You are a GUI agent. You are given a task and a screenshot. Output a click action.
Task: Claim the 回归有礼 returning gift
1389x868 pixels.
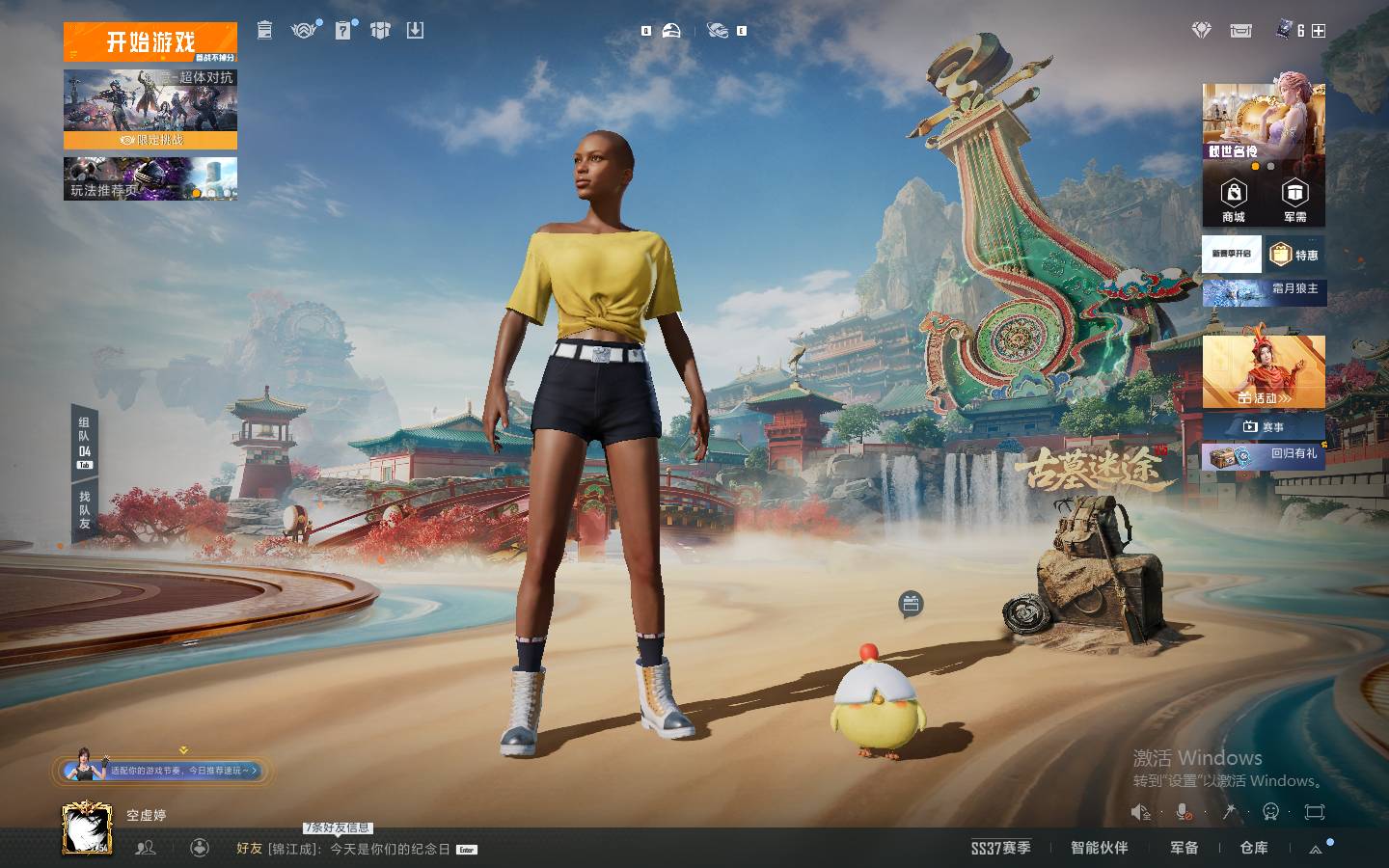coord(1264,454)
